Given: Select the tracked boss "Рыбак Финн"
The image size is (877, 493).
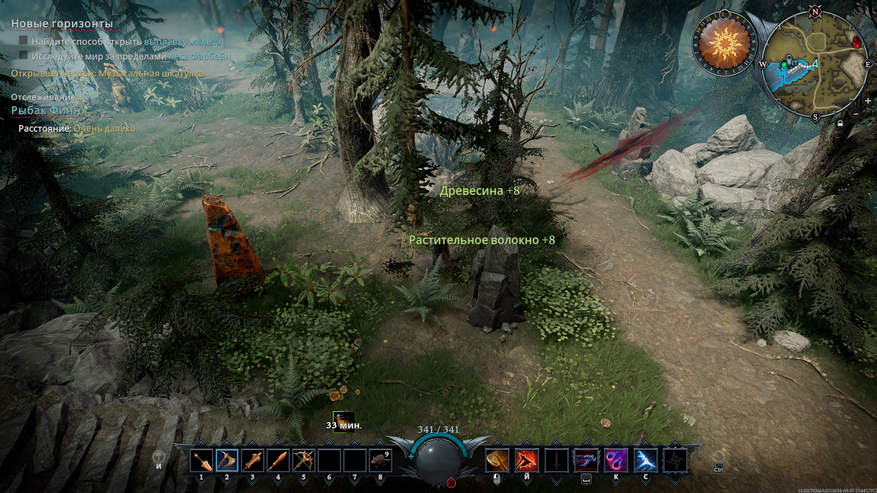Looking at the screenshot, I should tap(44, 110).
